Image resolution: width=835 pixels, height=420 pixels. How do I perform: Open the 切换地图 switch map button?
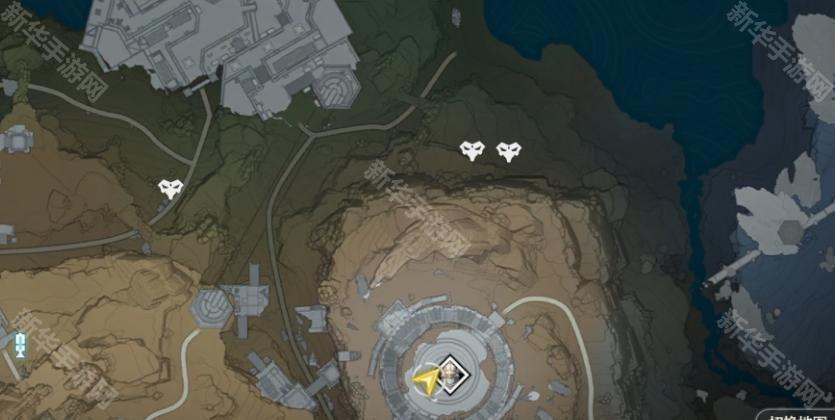(796, 414)
